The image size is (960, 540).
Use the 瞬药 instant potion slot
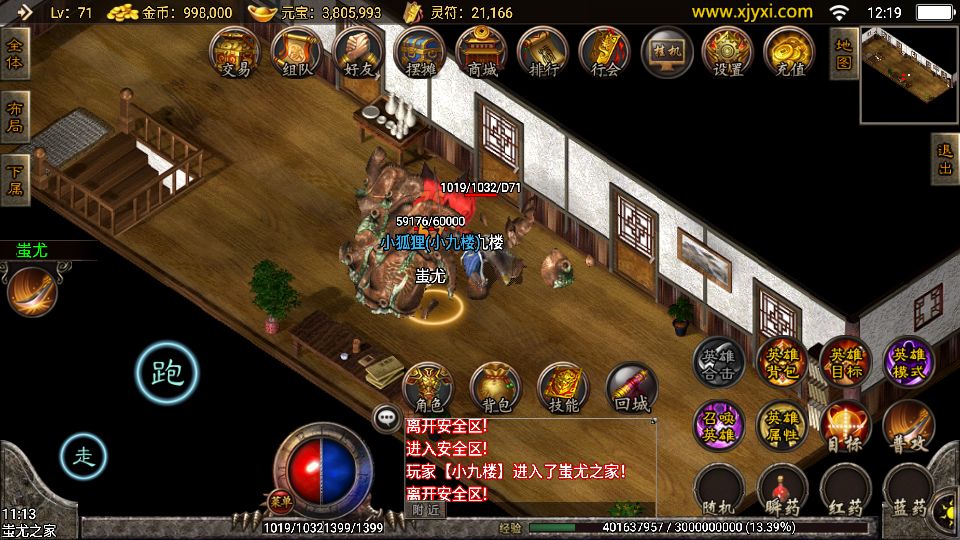pyautogui.click(x=783, y=490)
